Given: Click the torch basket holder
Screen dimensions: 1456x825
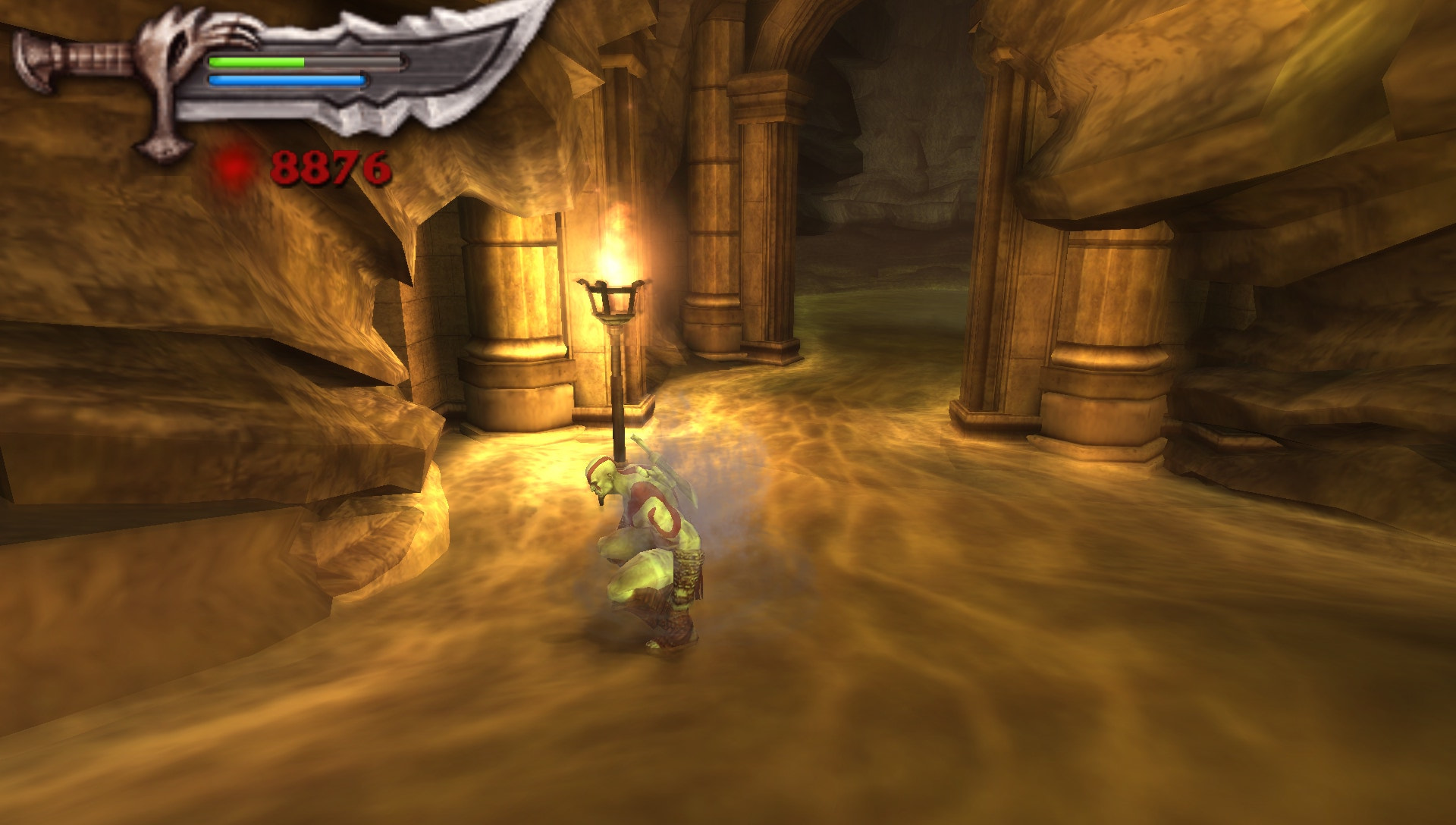Looking at the screenshot, I should coord(614,300).
